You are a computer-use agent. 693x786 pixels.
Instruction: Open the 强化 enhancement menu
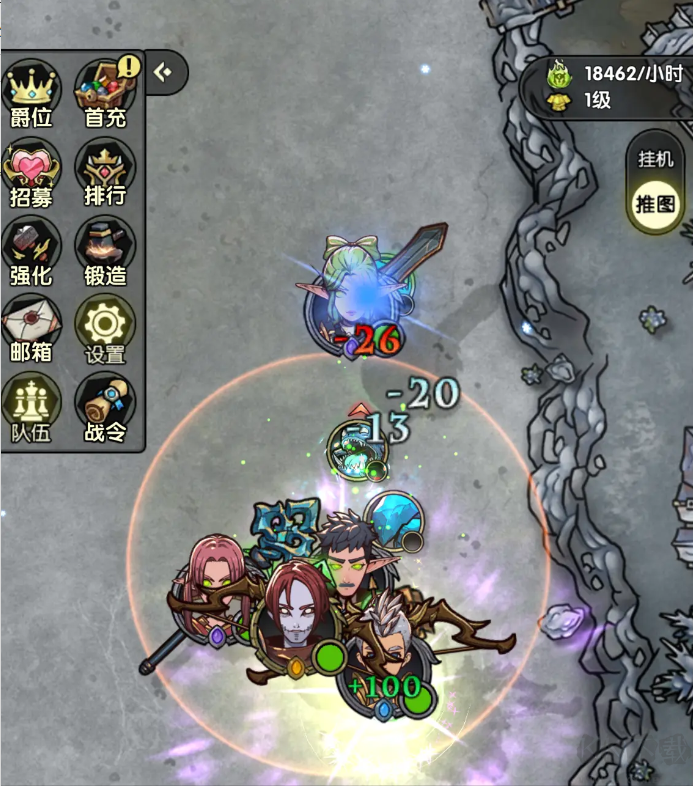pyautogui.click(x=31, y=252)
